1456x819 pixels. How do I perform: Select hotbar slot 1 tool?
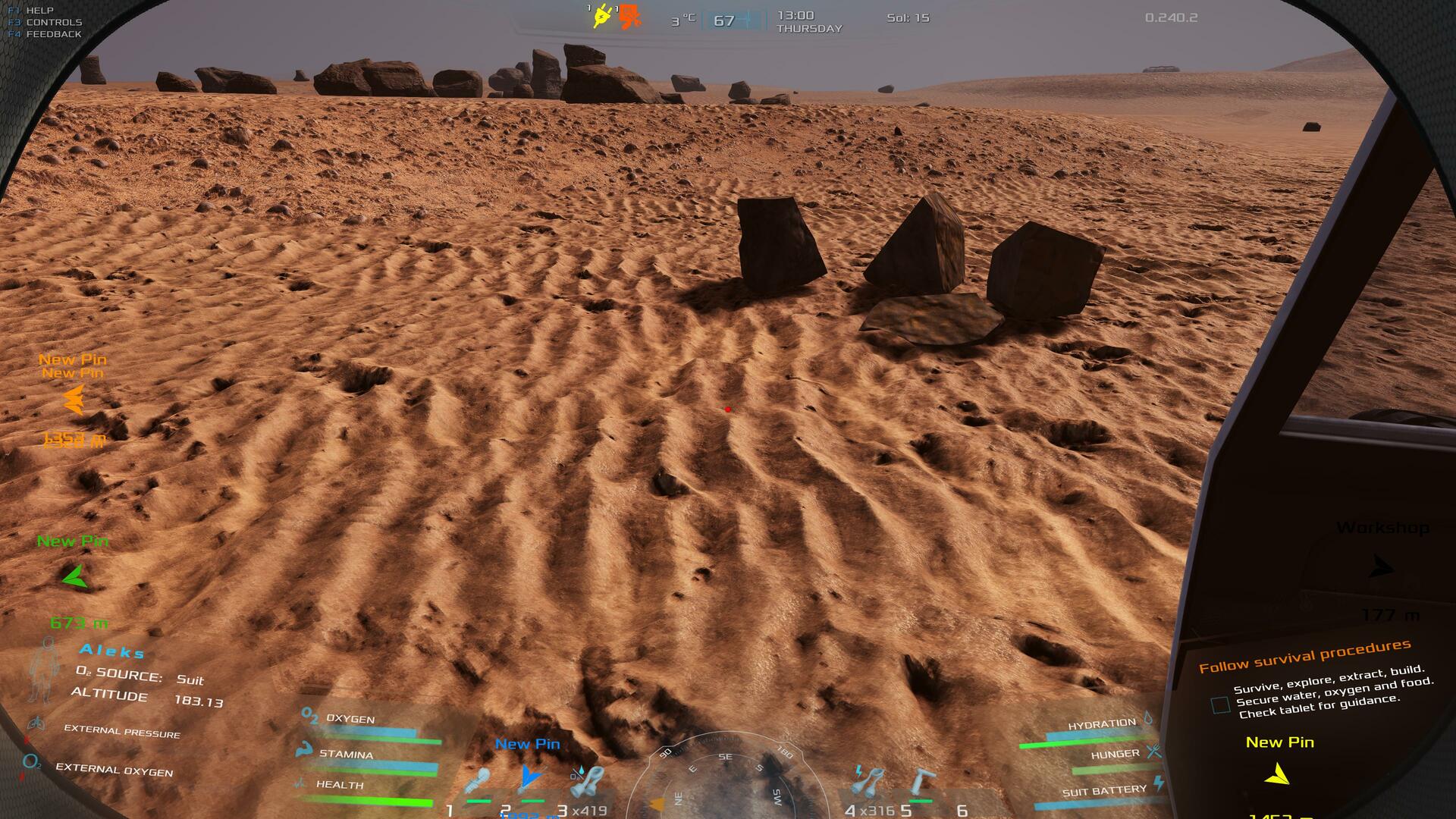479,782
